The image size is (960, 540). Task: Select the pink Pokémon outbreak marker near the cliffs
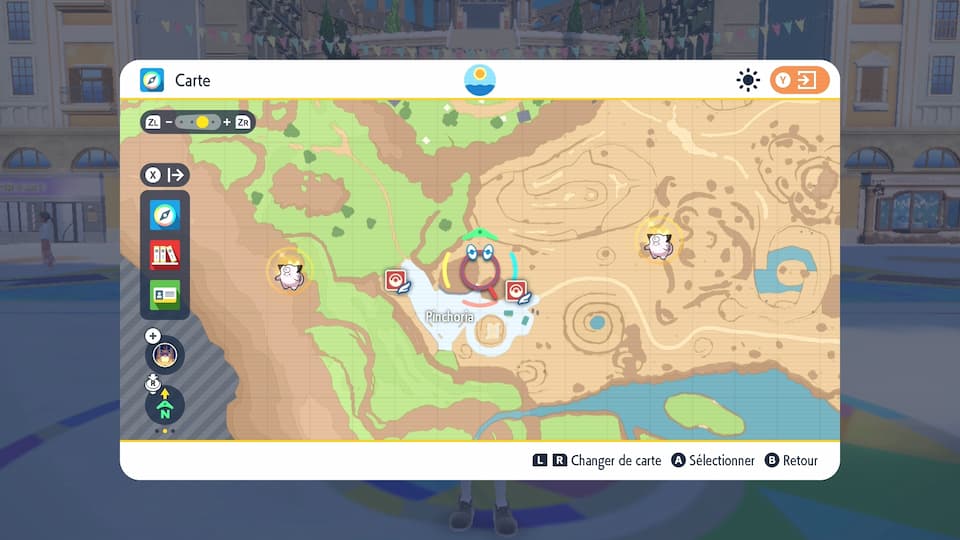(x=289, y=270)
